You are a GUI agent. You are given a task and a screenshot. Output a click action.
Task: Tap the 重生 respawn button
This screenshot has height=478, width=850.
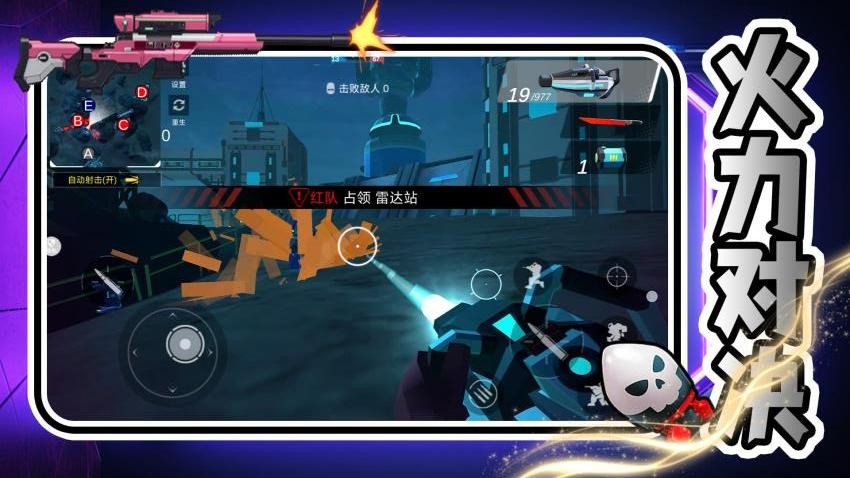click(x=179, y=108)
